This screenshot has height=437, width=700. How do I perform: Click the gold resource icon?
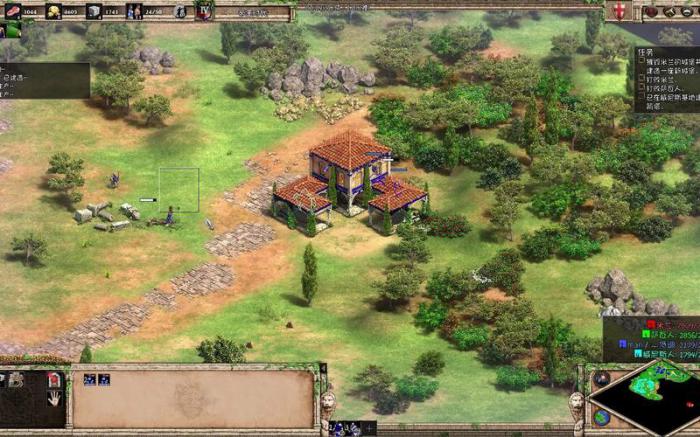coord(54,11)
